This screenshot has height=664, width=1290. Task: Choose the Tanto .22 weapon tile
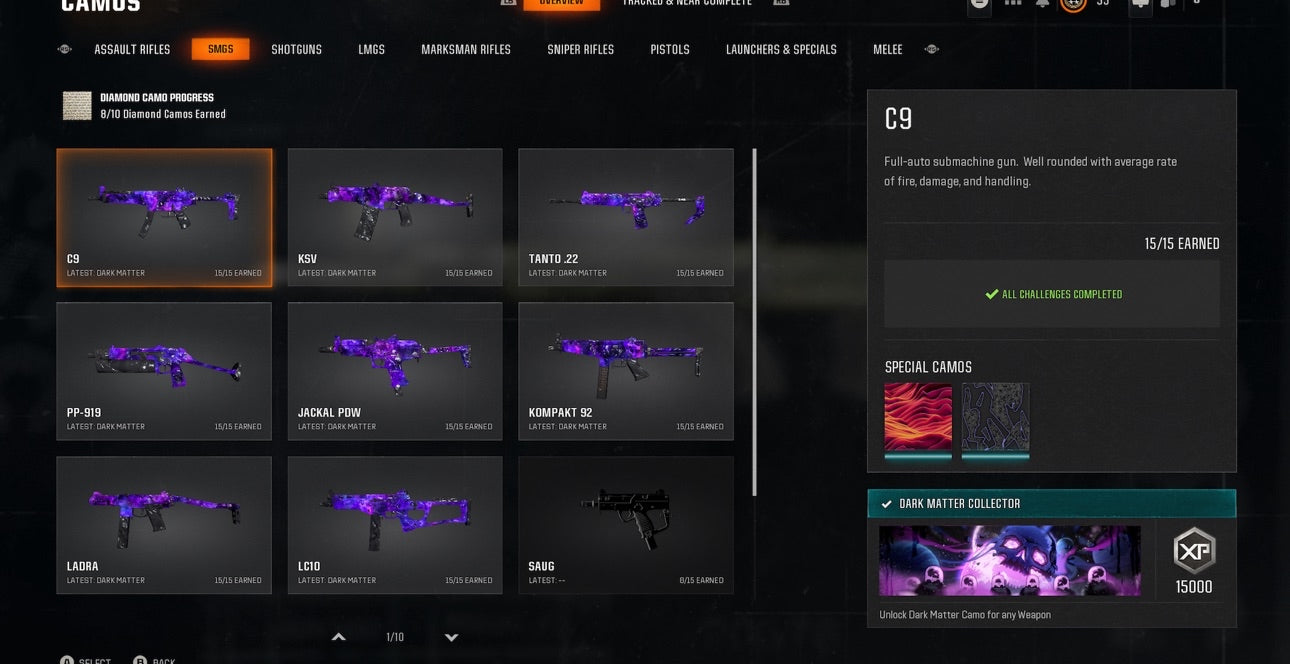[626, 217]
